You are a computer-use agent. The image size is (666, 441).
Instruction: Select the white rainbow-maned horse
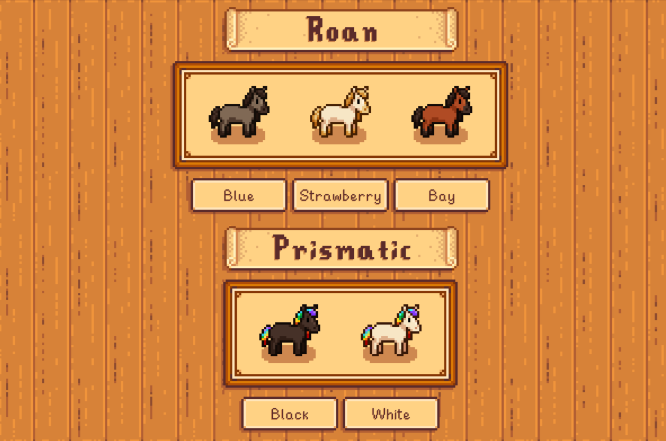pyautogui.click(x=391, y=330)
